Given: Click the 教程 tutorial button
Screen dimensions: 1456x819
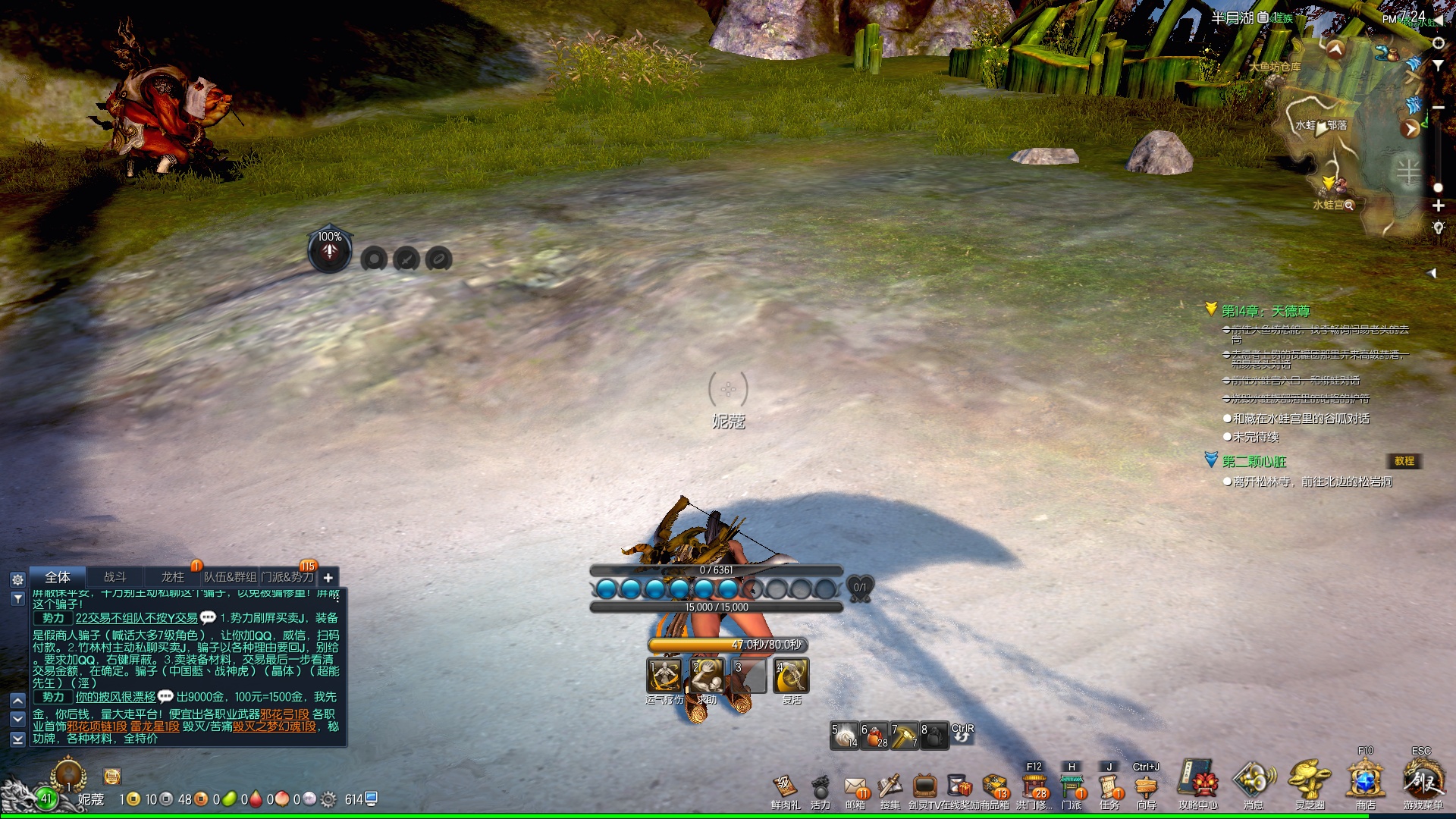Looking at the screenshot, I should click(x=1404, y=461).
